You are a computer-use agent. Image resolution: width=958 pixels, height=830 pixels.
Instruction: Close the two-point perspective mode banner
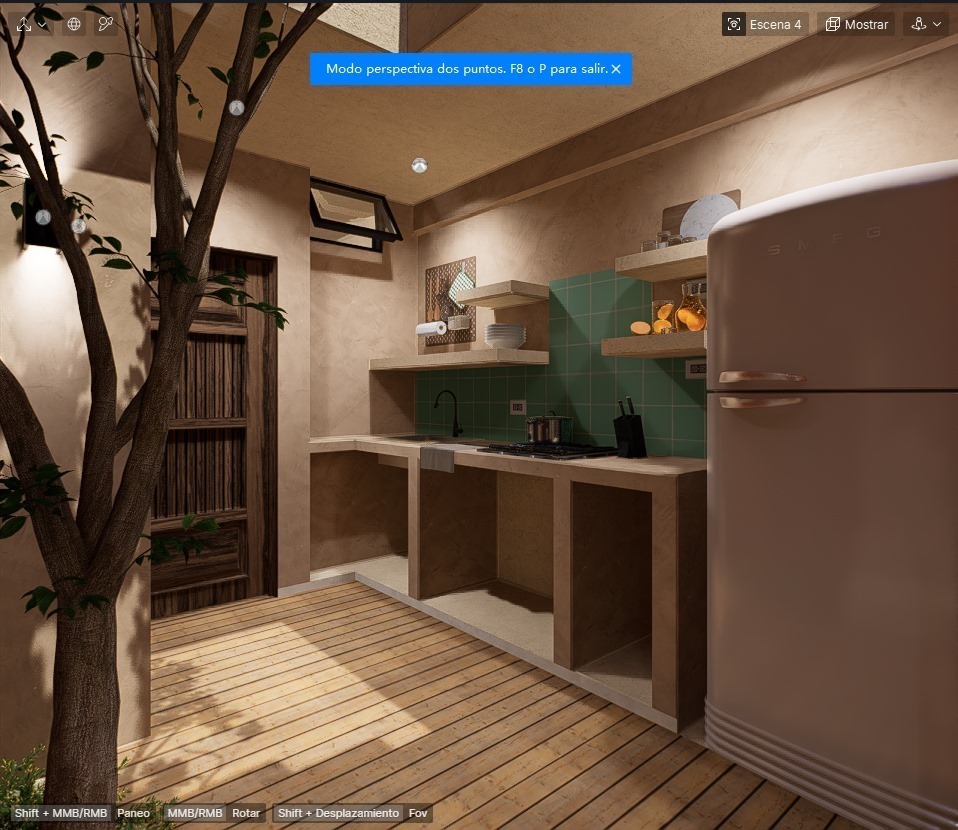[x=616, y=69]
